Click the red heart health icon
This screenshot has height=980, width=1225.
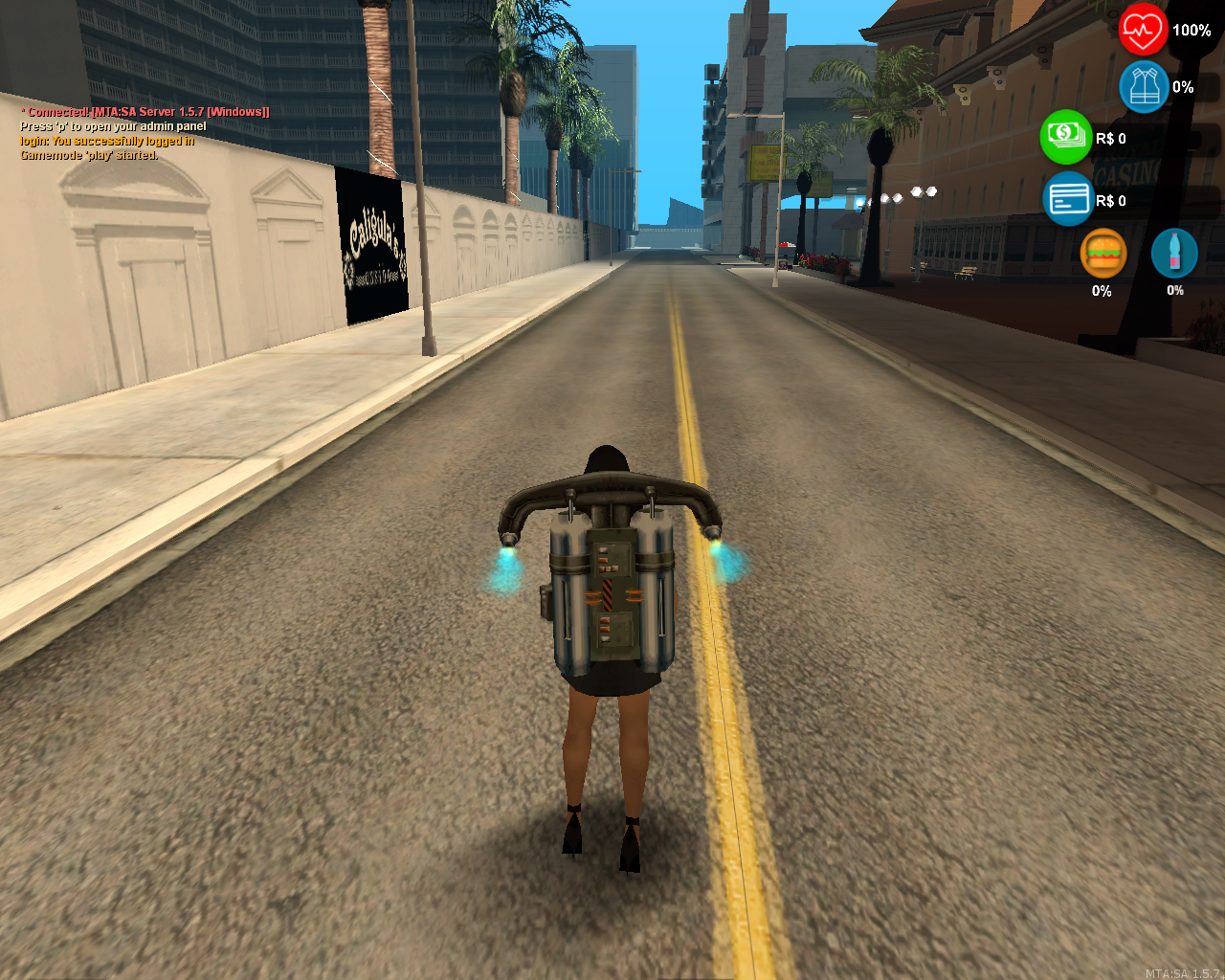pyautogui.click(x=1141, y=30)
